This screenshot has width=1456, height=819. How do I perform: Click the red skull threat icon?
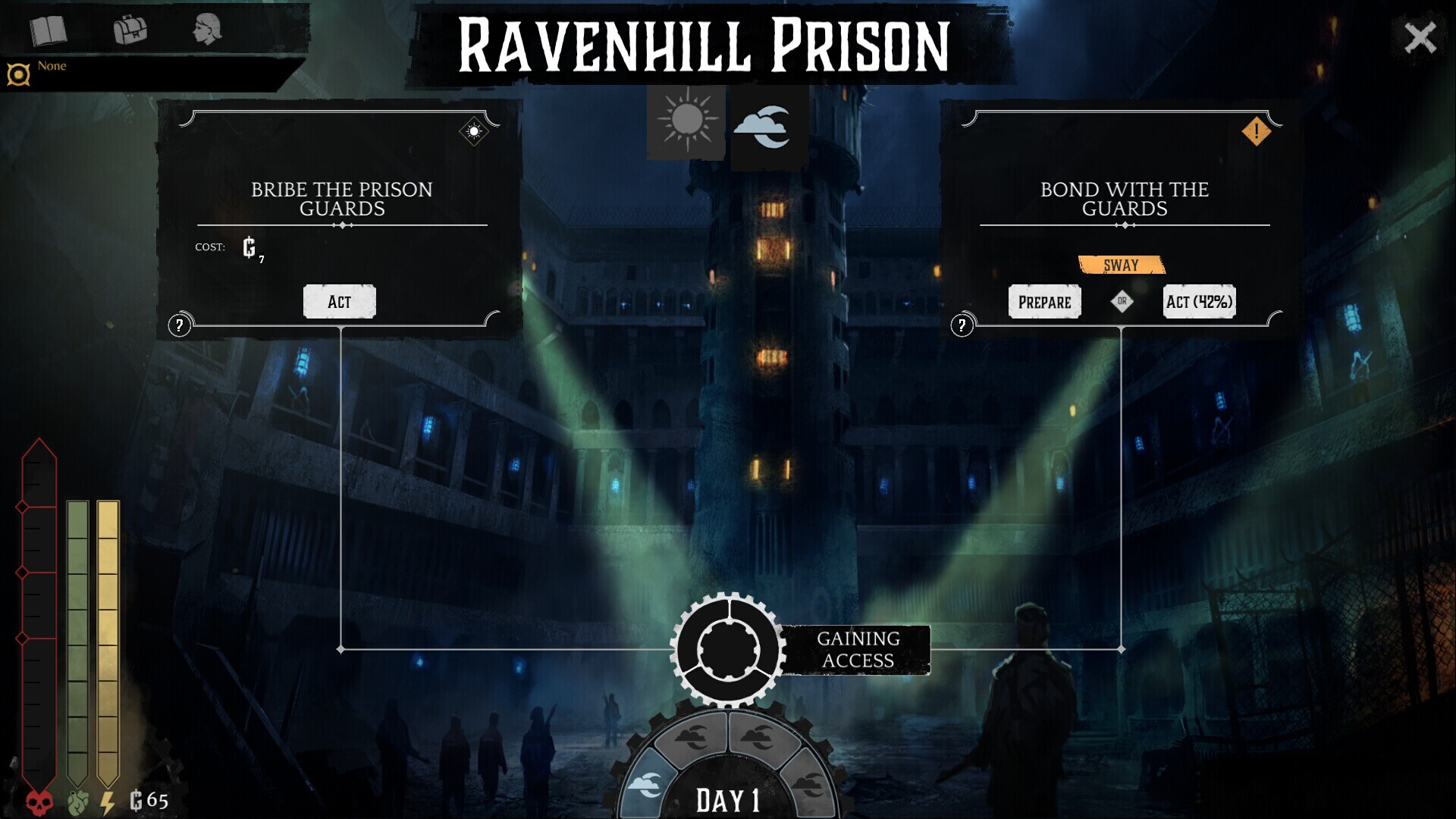click(37, 798)
